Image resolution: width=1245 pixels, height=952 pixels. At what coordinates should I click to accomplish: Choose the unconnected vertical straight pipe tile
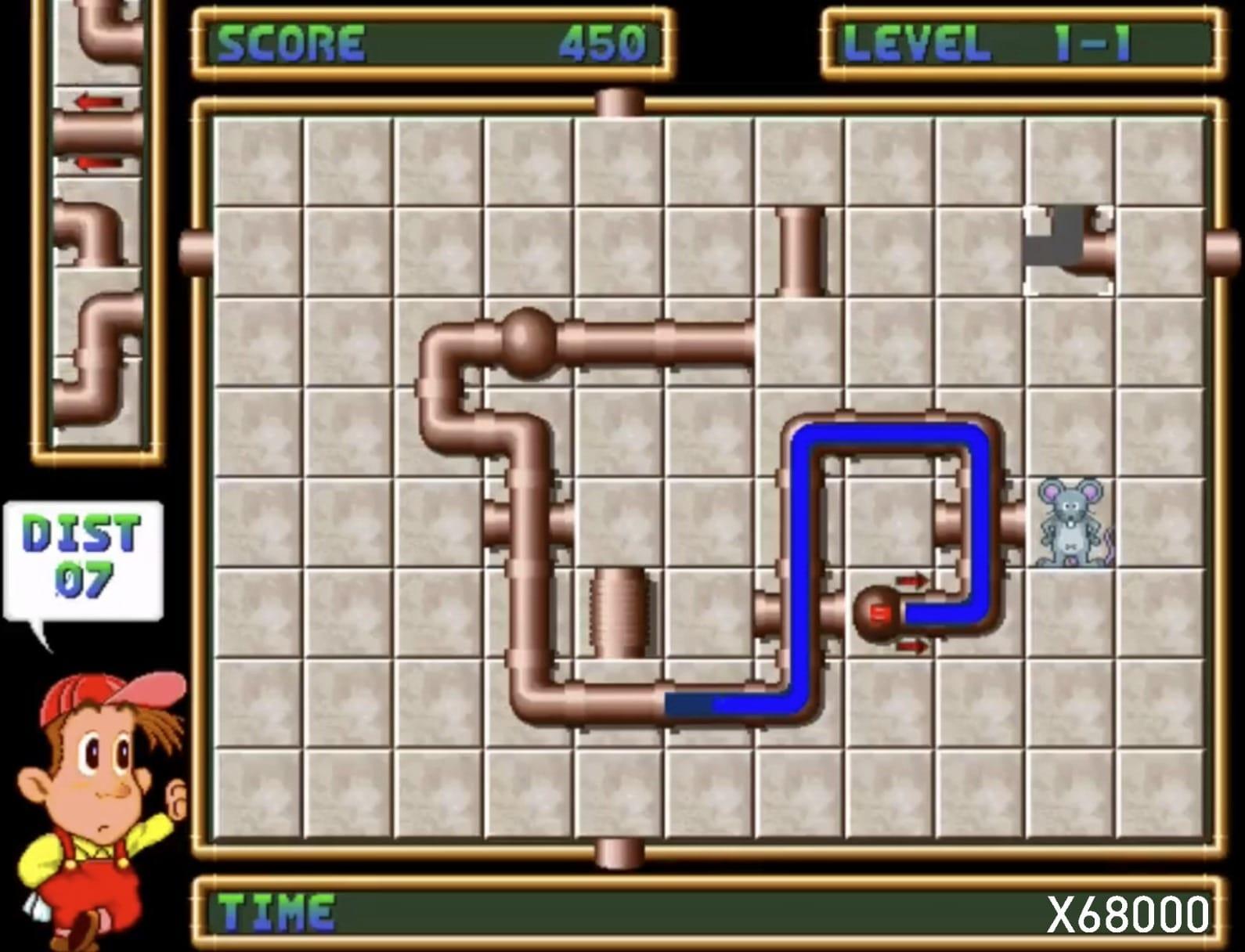pos(800,251)
